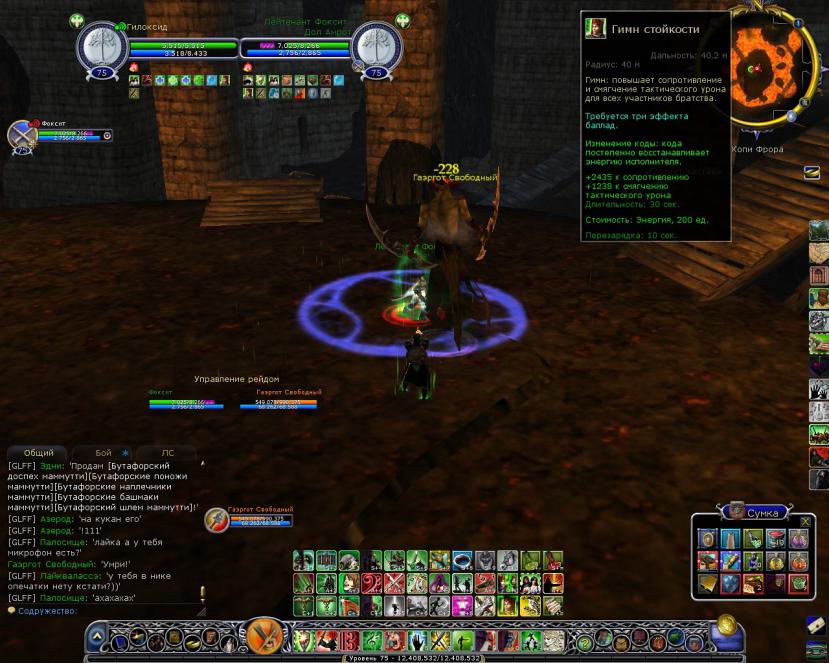Viewport: 829px width, 663px height.
Task: Switch to the ЛС private messages tab
Action: (x=167, y=453)
